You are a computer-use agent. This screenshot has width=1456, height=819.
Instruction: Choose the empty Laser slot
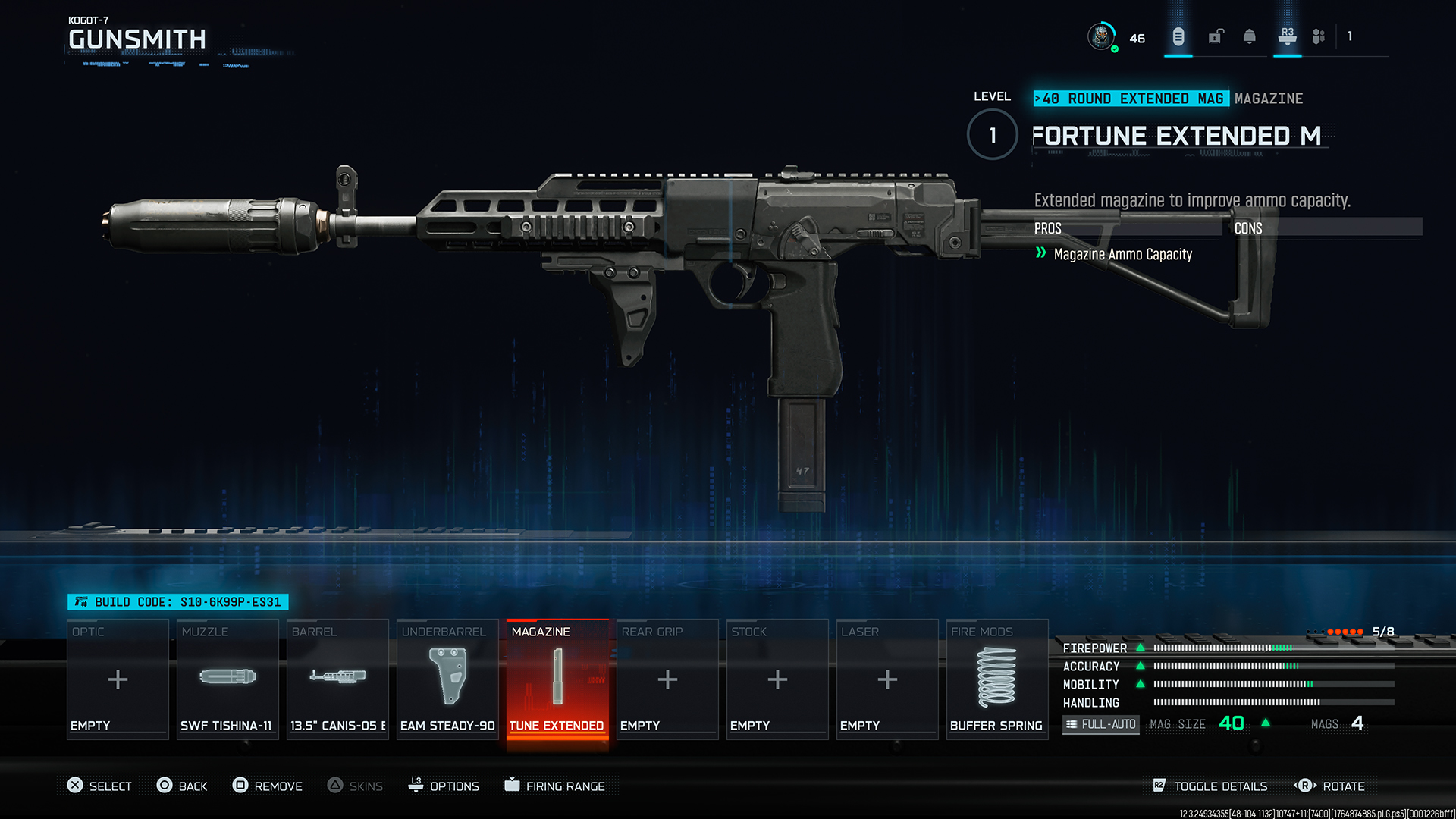point(887,679)
